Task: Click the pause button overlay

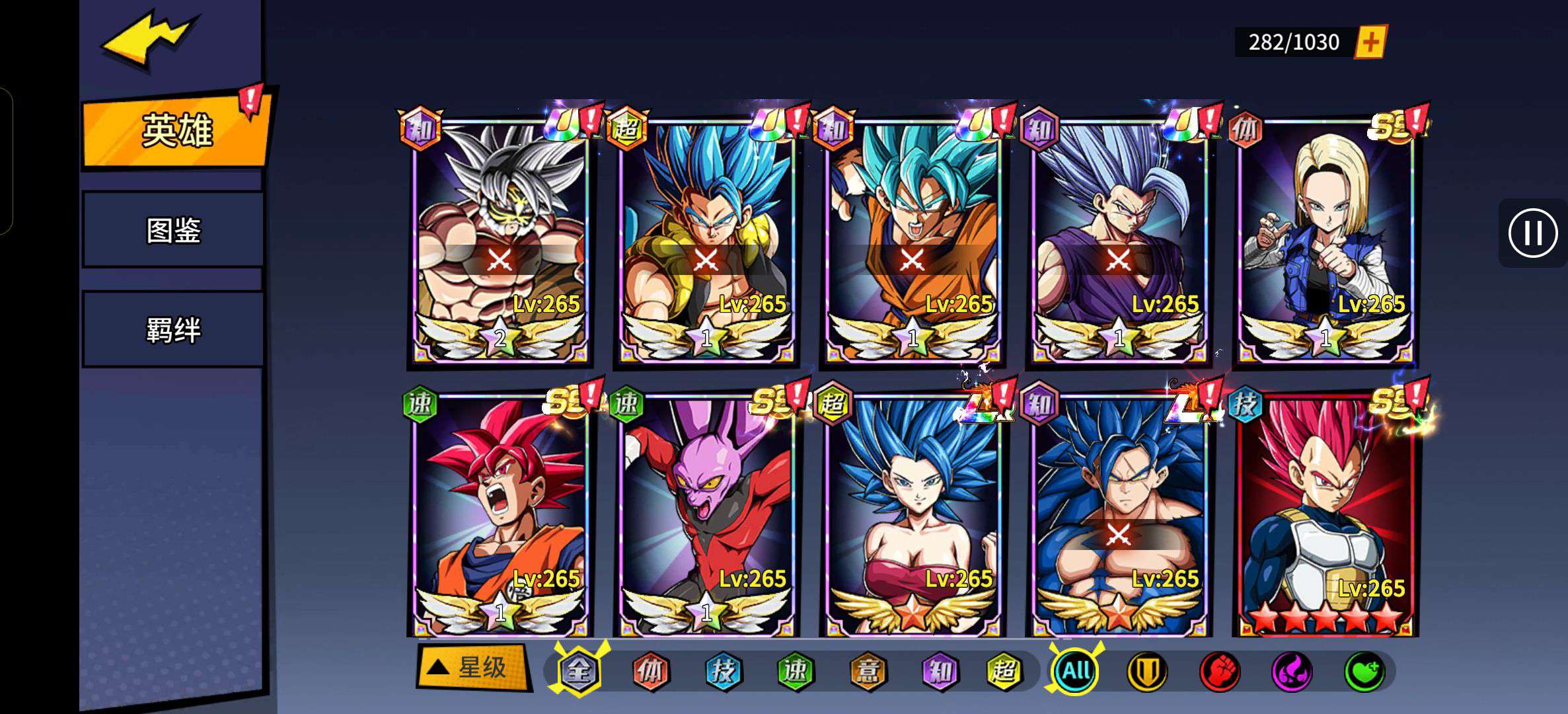Action: 1532,233
